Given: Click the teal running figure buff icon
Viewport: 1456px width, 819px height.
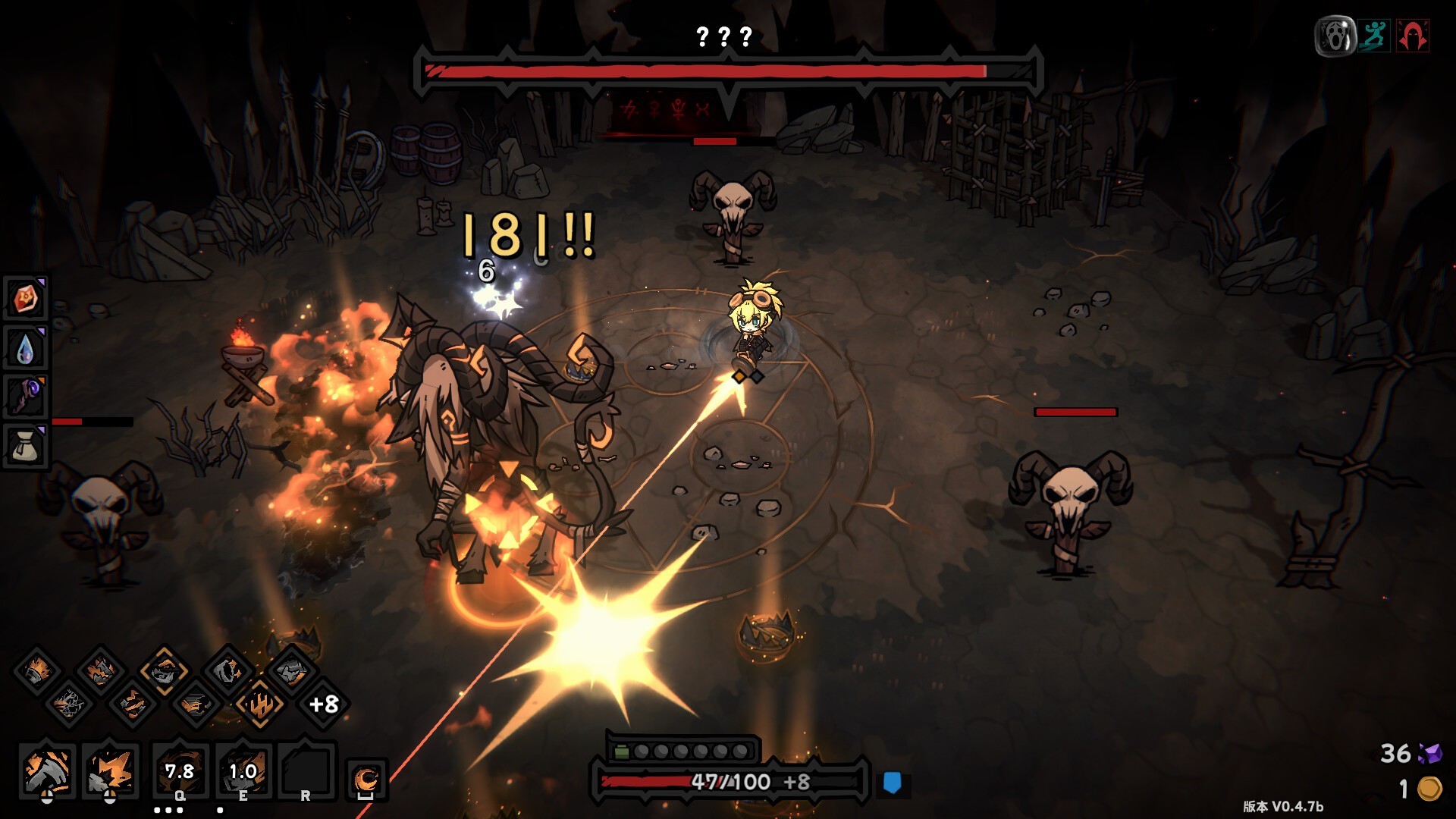Looking at the screenshot, I should pyautogui.click(x=1373, y=36).
